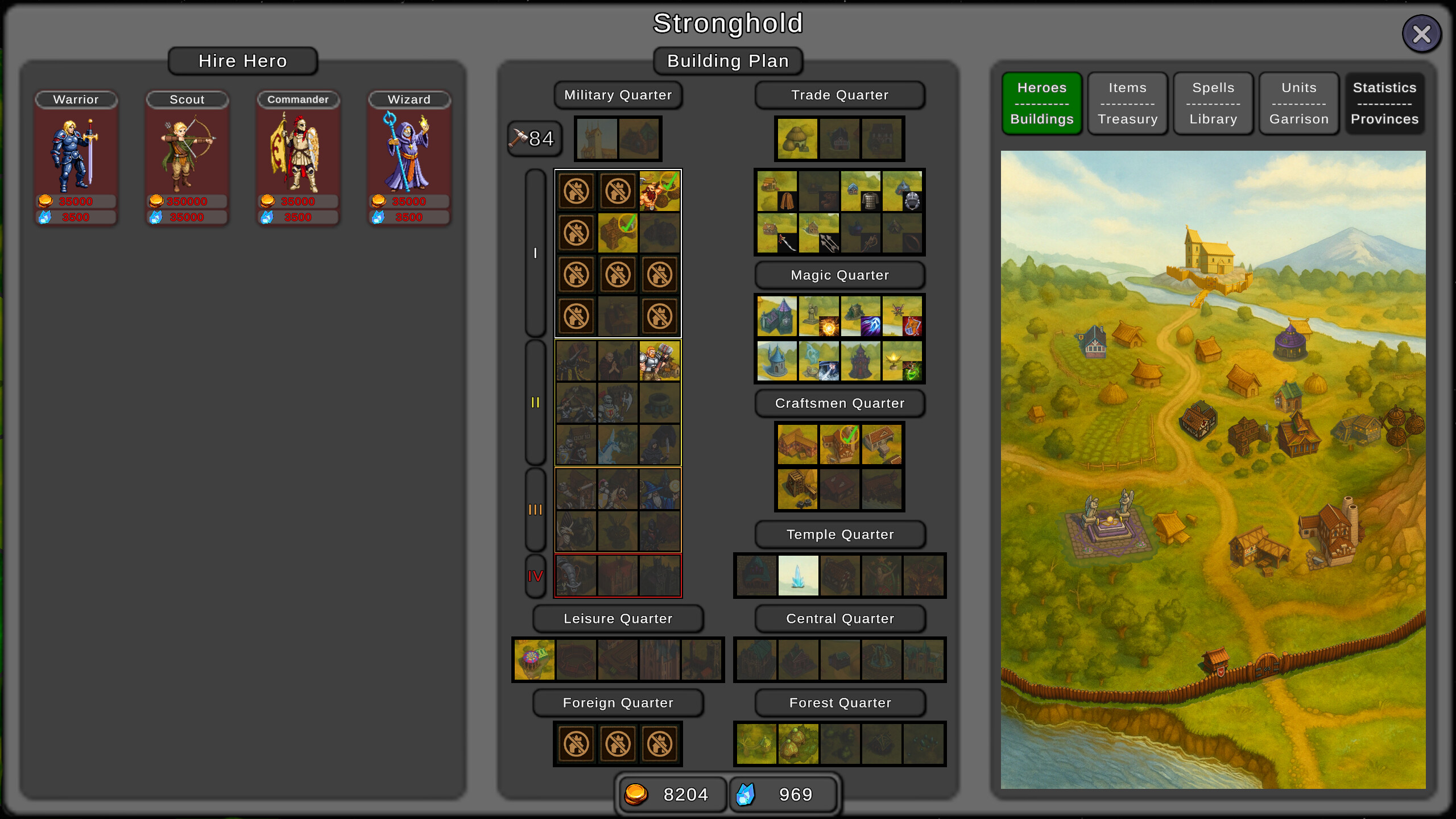Expand the Magic Quarter section
This screenshot has height=819, width=1456.
click(839, 275)
